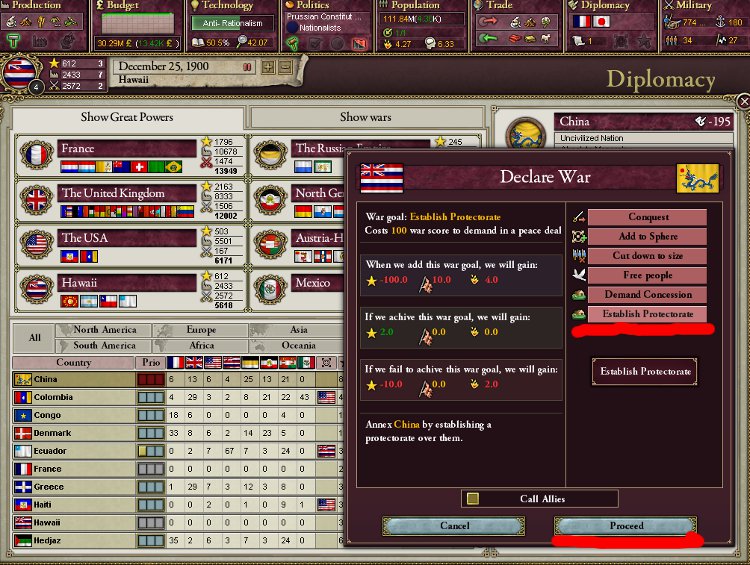Image resolution: width=750 pixels, height=565 pixels.
Task: Open the Production screen
Action: coord(36,6)
